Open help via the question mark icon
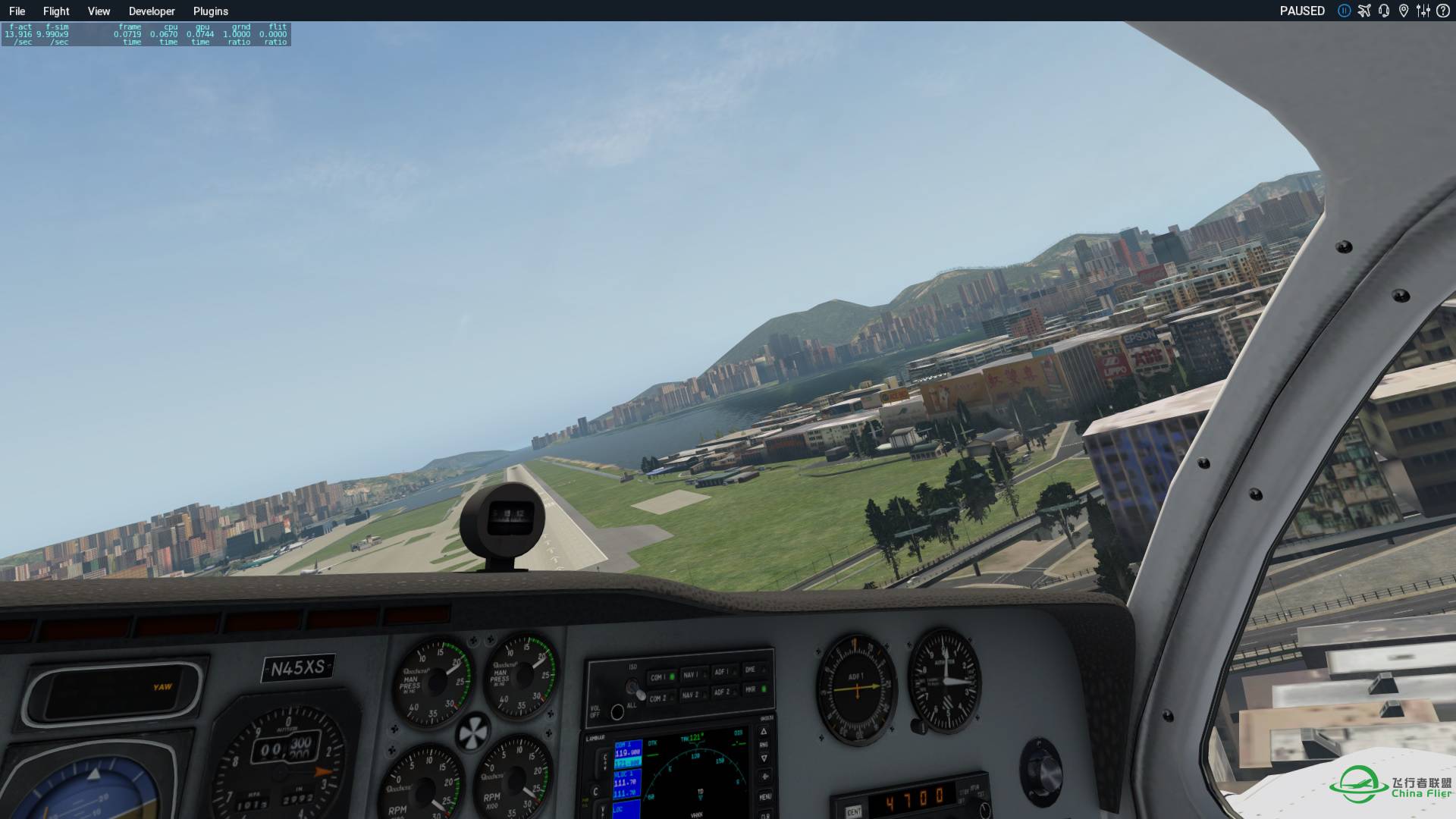This screenshot has height=819, width=1456. 1443,10
